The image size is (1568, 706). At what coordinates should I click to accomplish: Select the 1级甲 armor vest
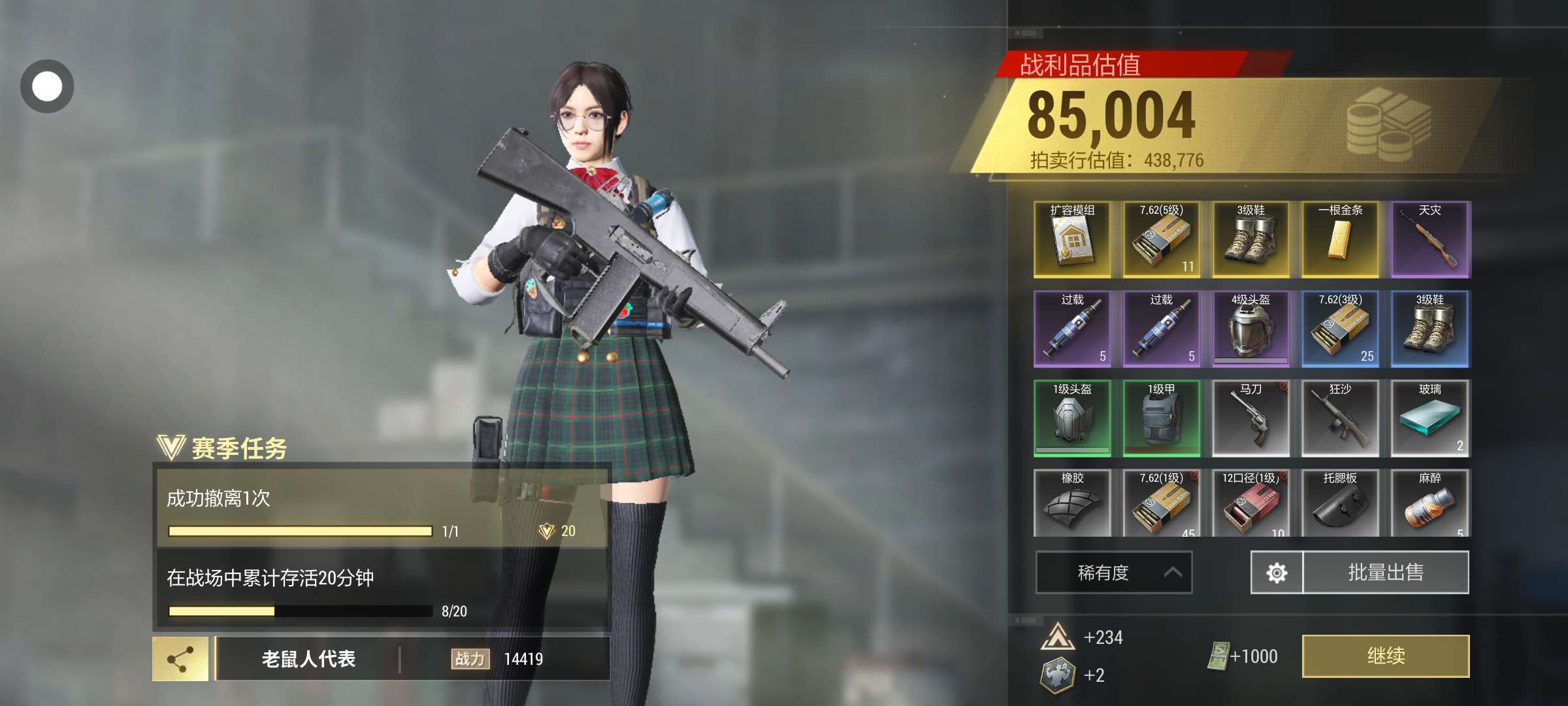(x=1161, y=418)
